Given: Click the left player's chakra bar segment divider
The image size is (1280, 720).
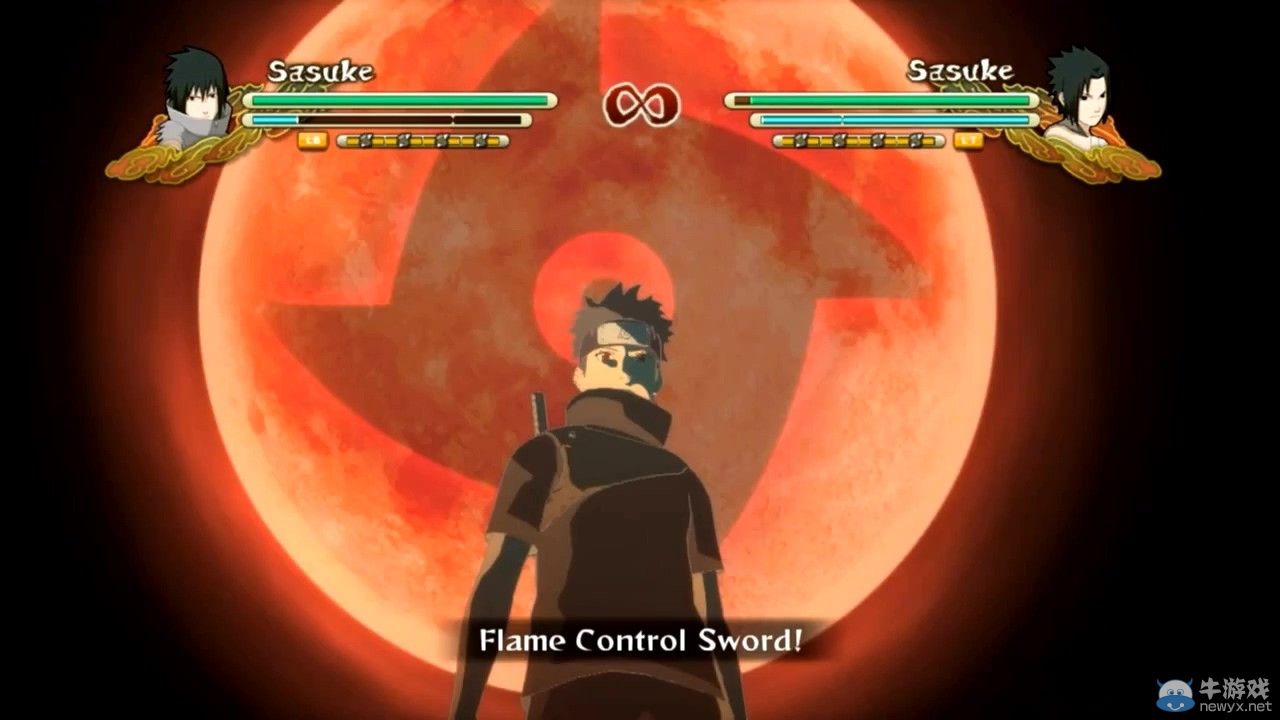Looking at the screenshot, I should [x=453, y=120].
